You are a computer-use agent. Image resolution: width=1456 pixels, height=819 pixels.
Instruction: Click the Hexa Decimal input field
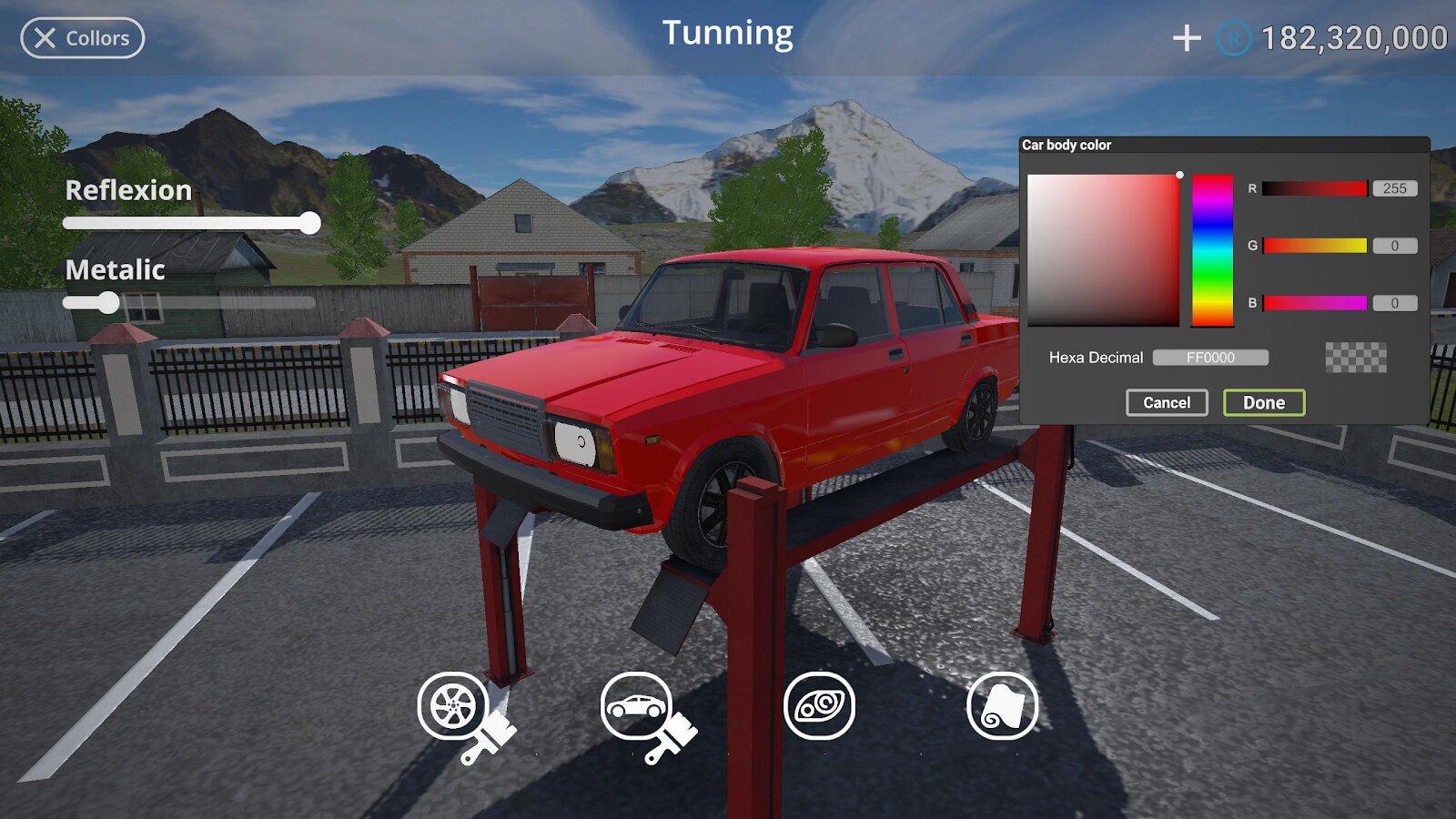click(x=1210, y=358)
